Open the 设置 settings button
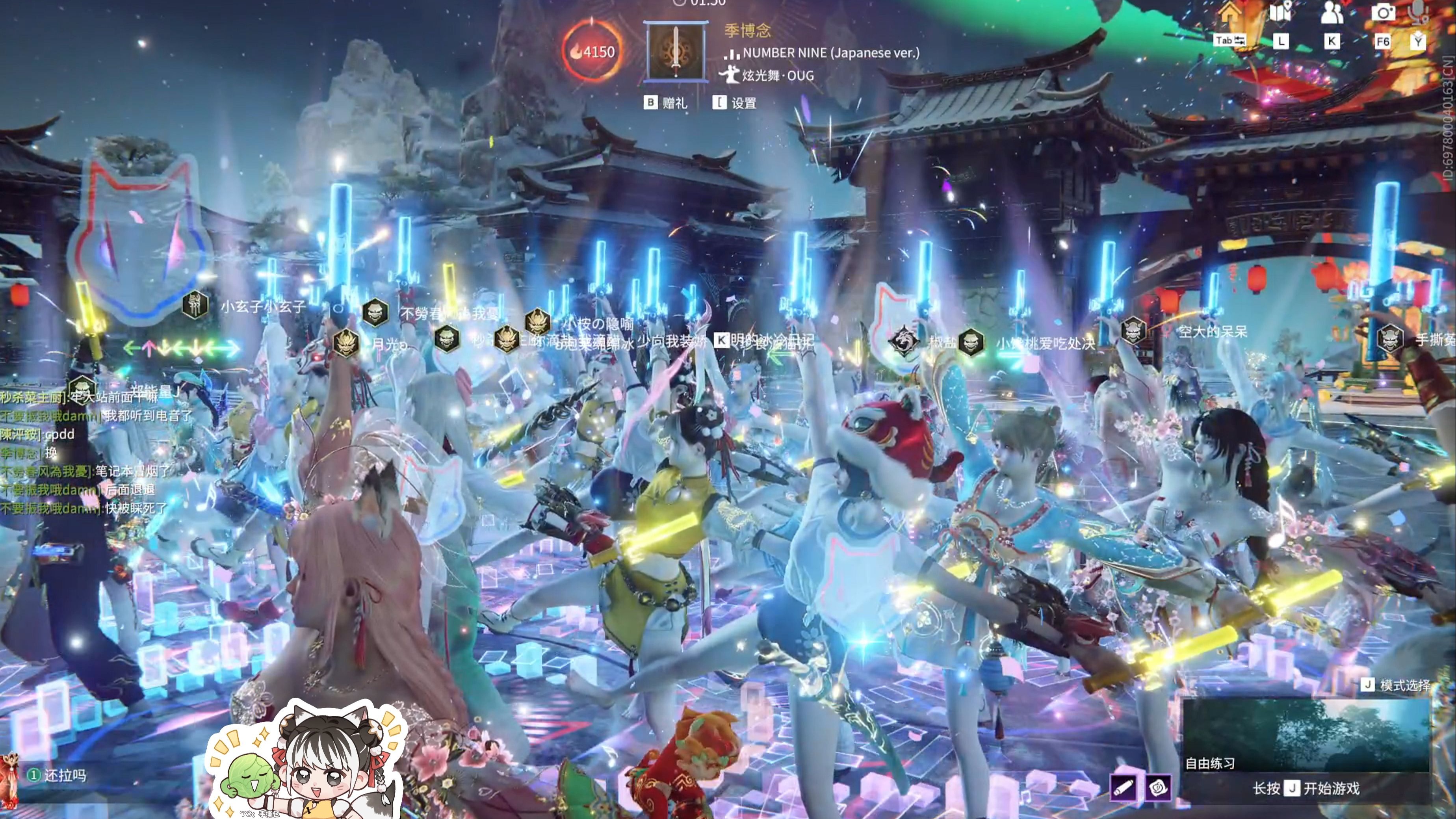This screenshot has height=819, width=1456. pos(735,103)
